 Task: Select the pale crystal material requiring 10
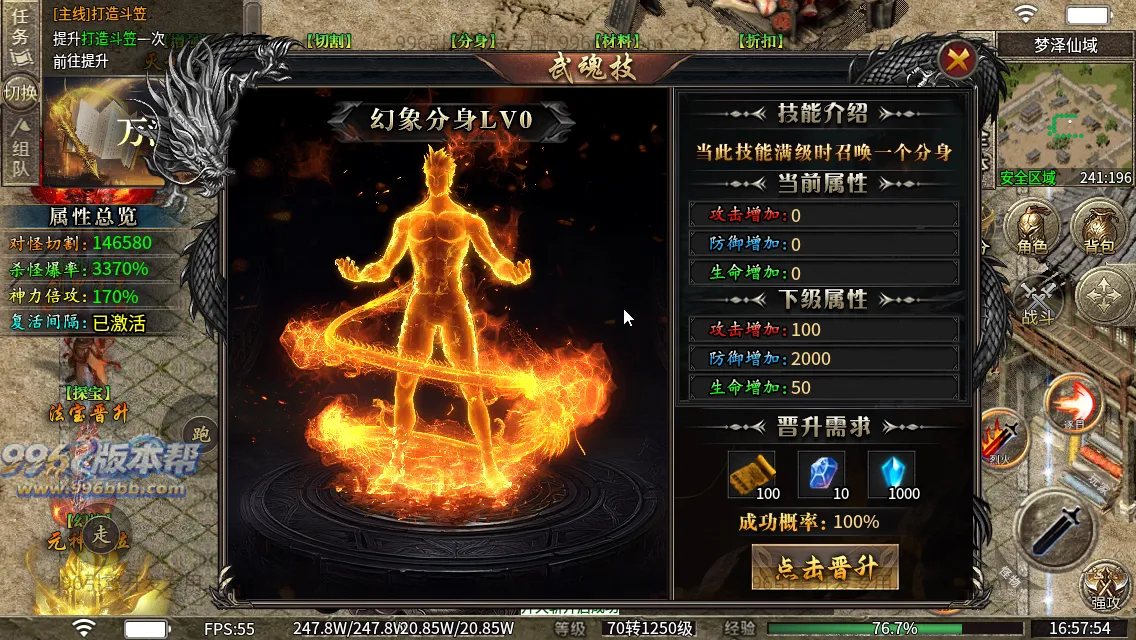tap(821, 472)
